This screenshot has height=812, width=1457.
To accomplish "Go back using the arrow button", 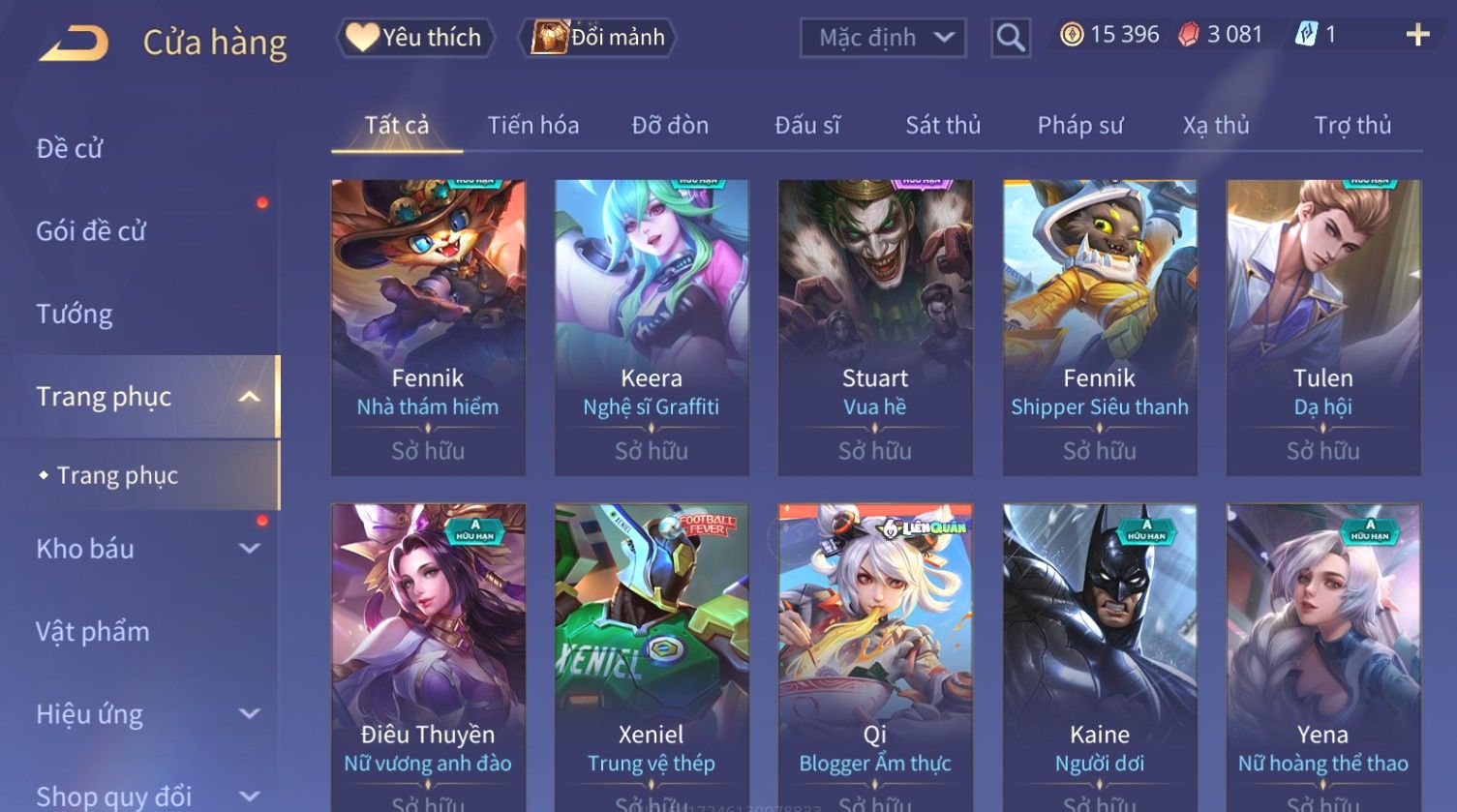I will tap(74, 43).
